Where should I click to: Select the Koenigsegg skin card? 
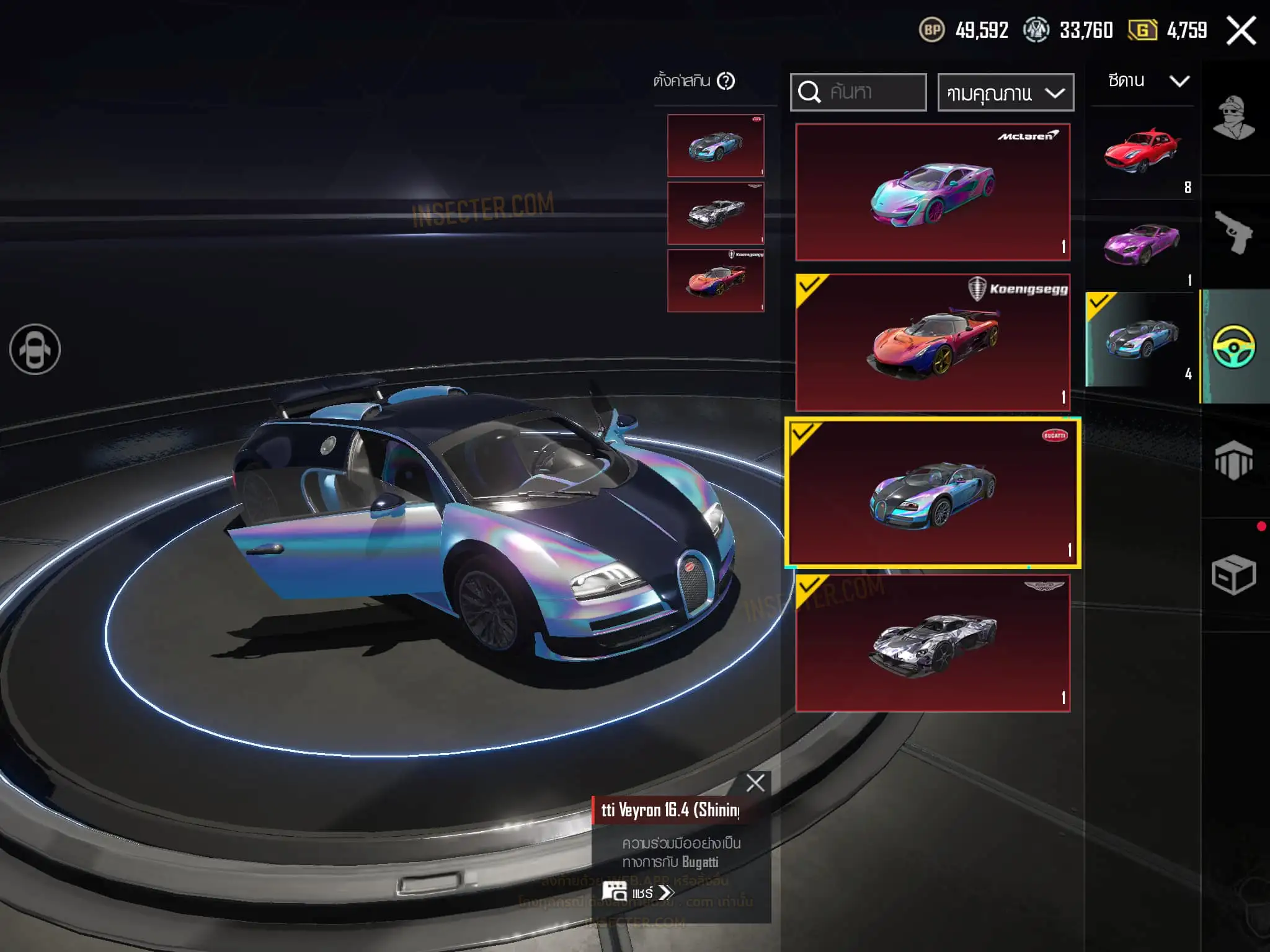pyautogui.click(x=933, y=342)
